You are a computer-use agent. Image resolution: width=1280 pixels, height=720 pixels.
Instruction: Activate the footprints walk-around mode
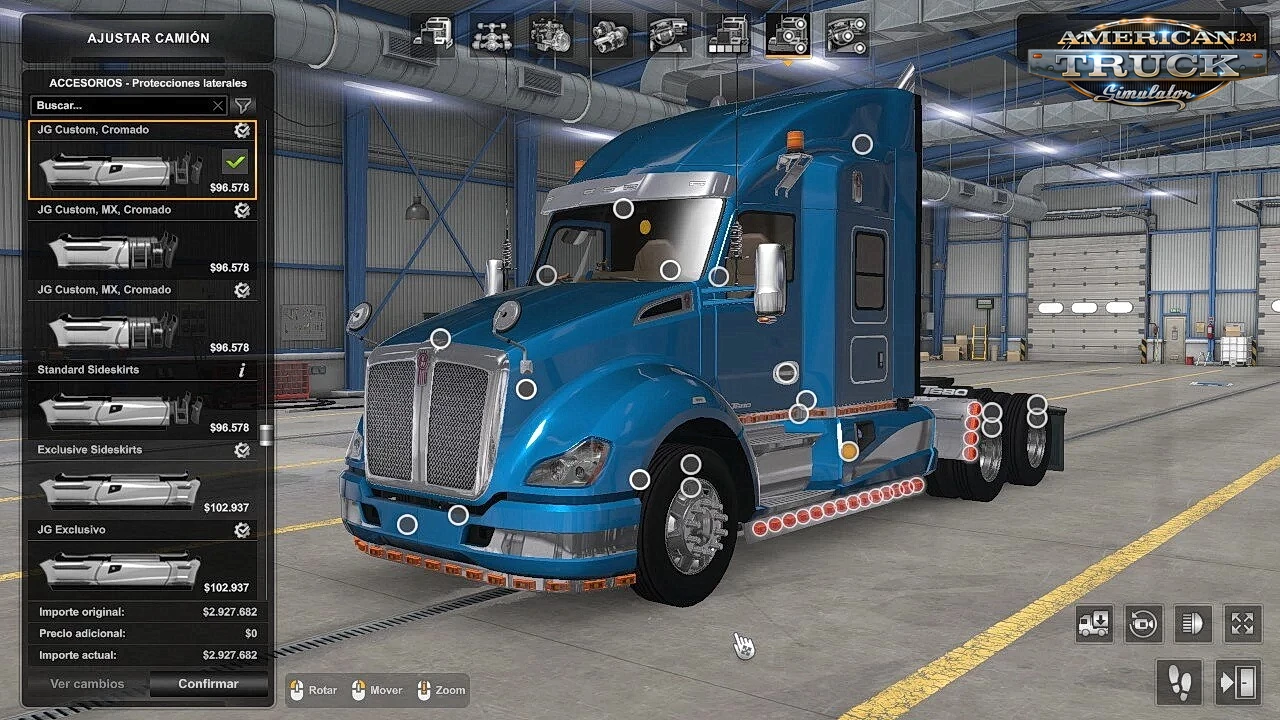[1180, 683]
